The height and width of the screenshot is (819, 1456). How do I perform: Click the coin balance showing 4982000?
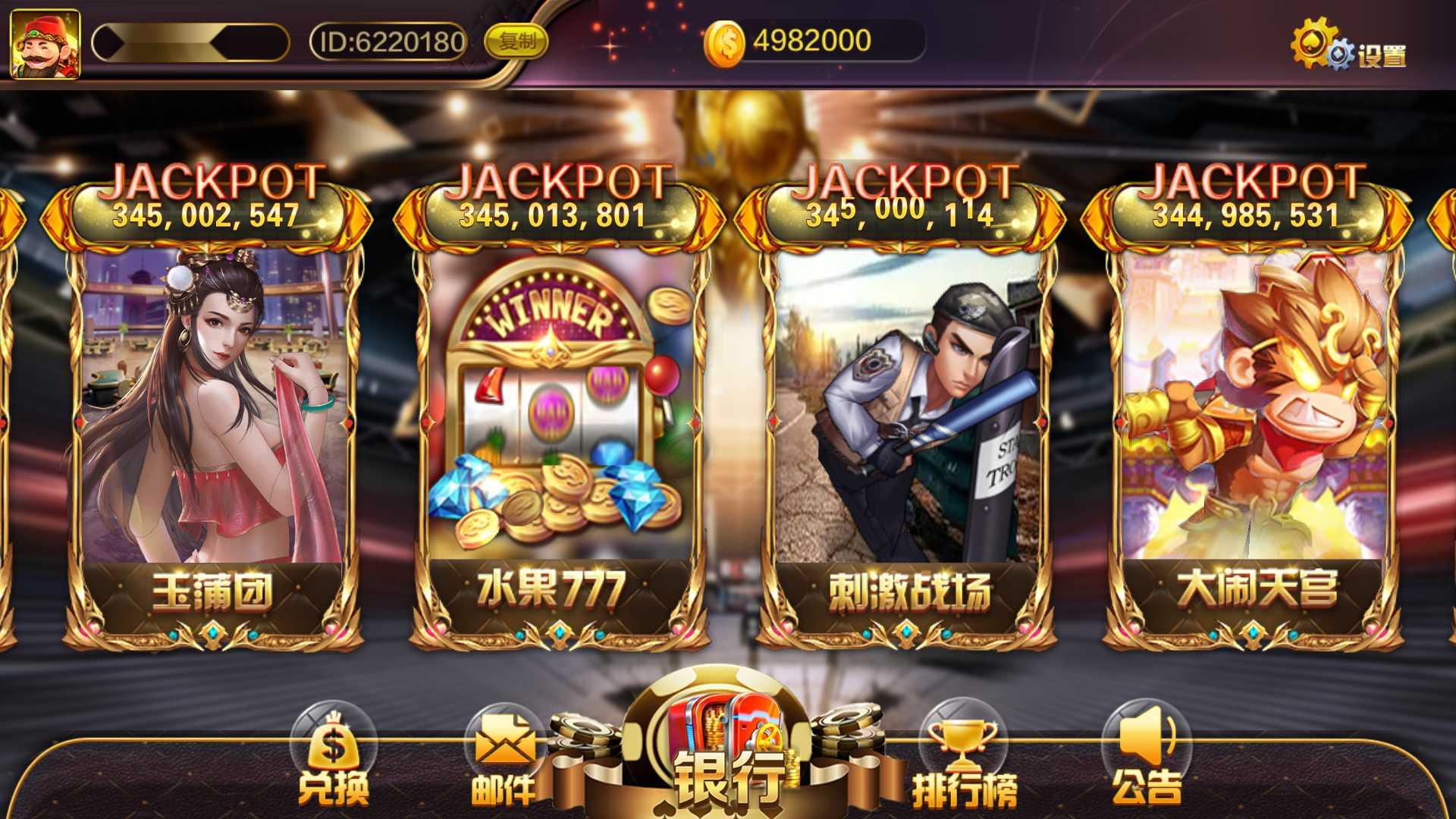tap(808, 42)
